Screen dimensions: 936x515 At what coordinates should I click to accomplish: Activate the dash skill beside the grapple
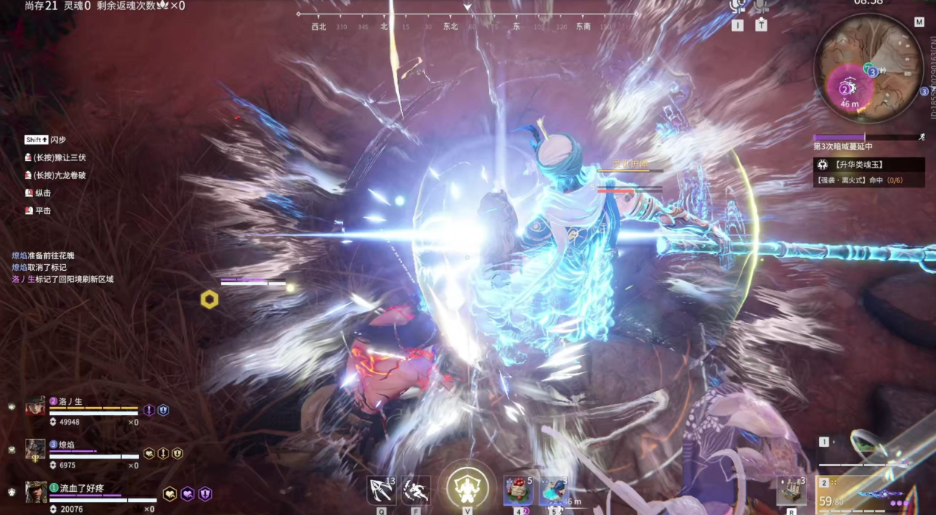tap(416, 489)
